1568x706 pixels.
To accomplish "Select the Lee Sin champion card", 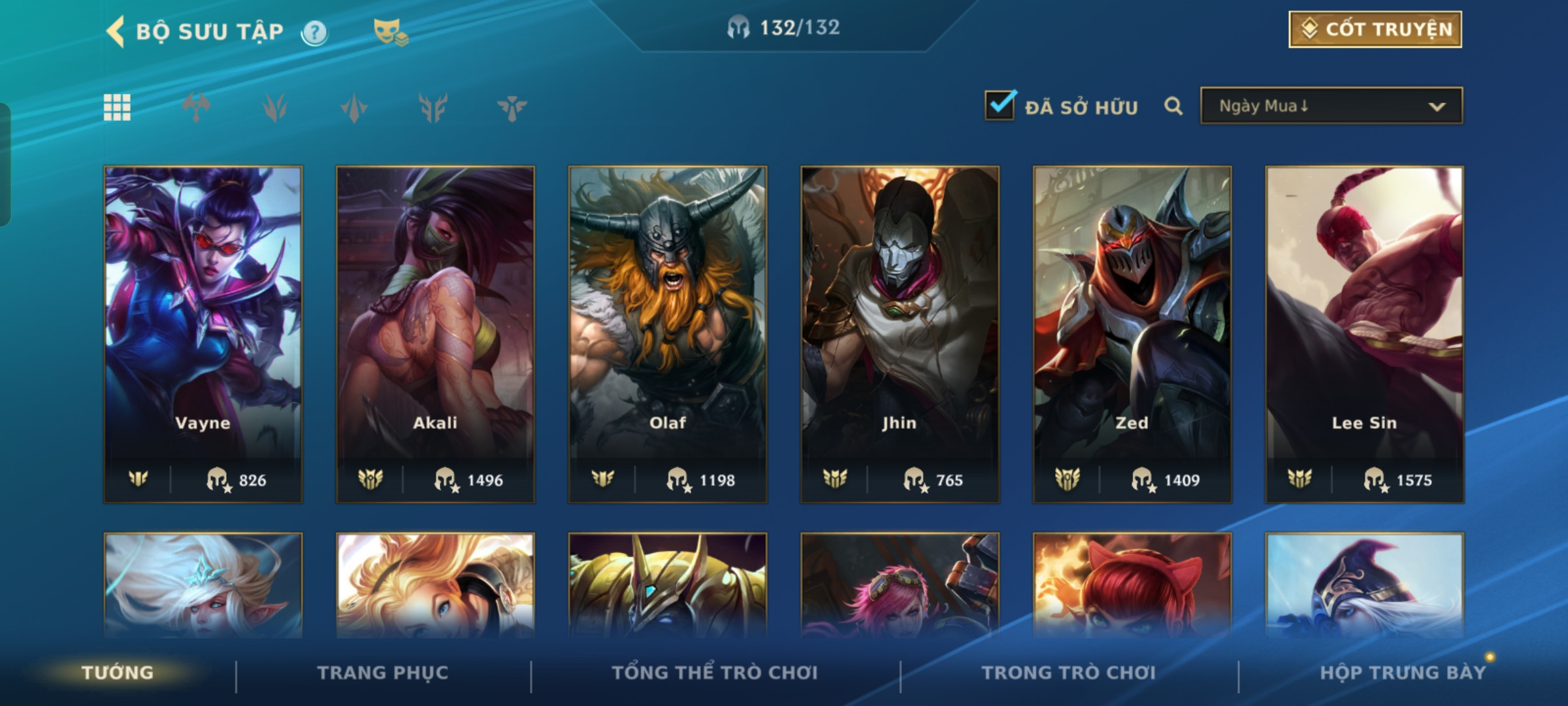I will click(1364, 333).
